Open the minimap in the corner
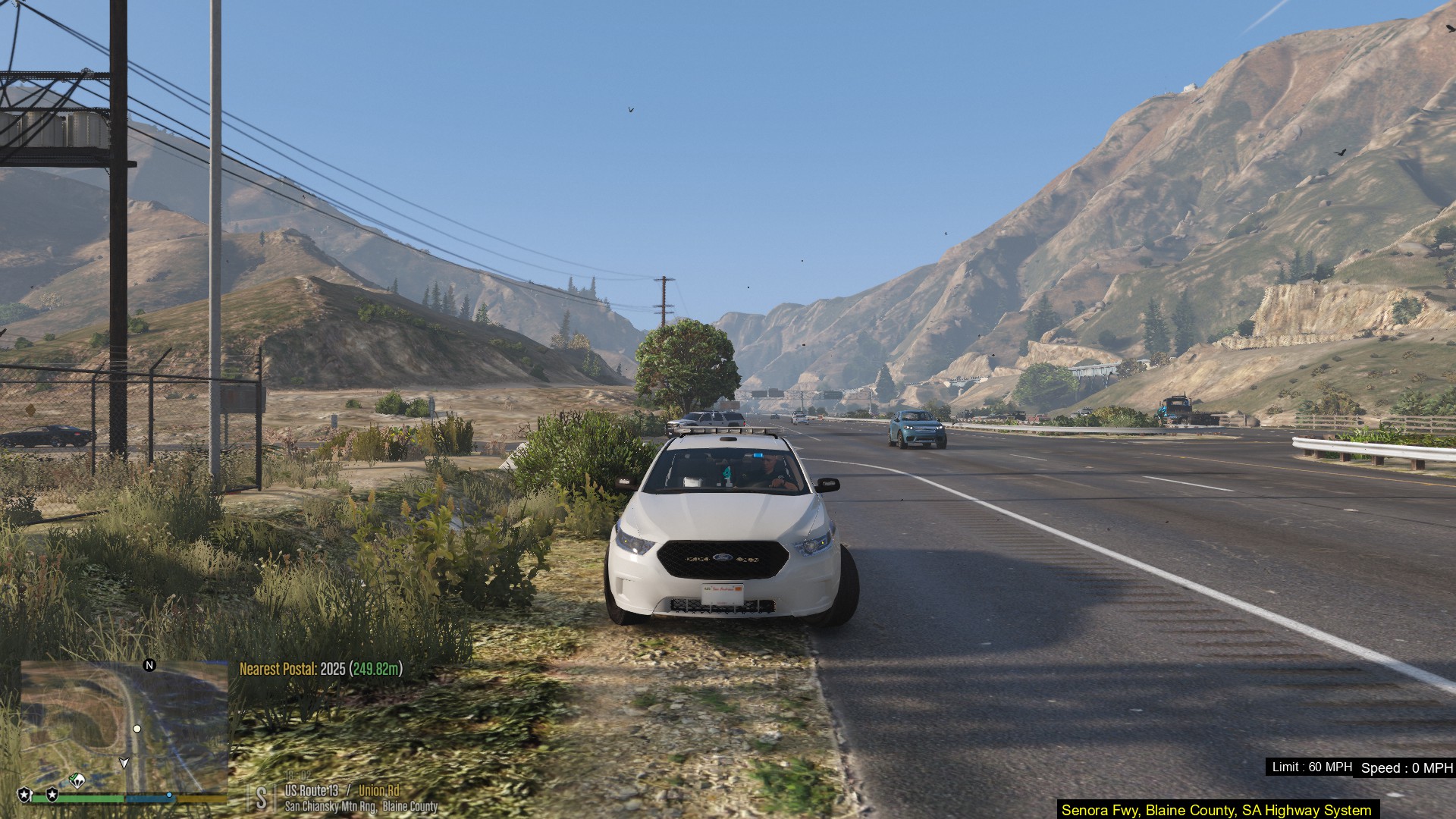The width and height of the screenshot is (1456, 819). pos(124,726)
